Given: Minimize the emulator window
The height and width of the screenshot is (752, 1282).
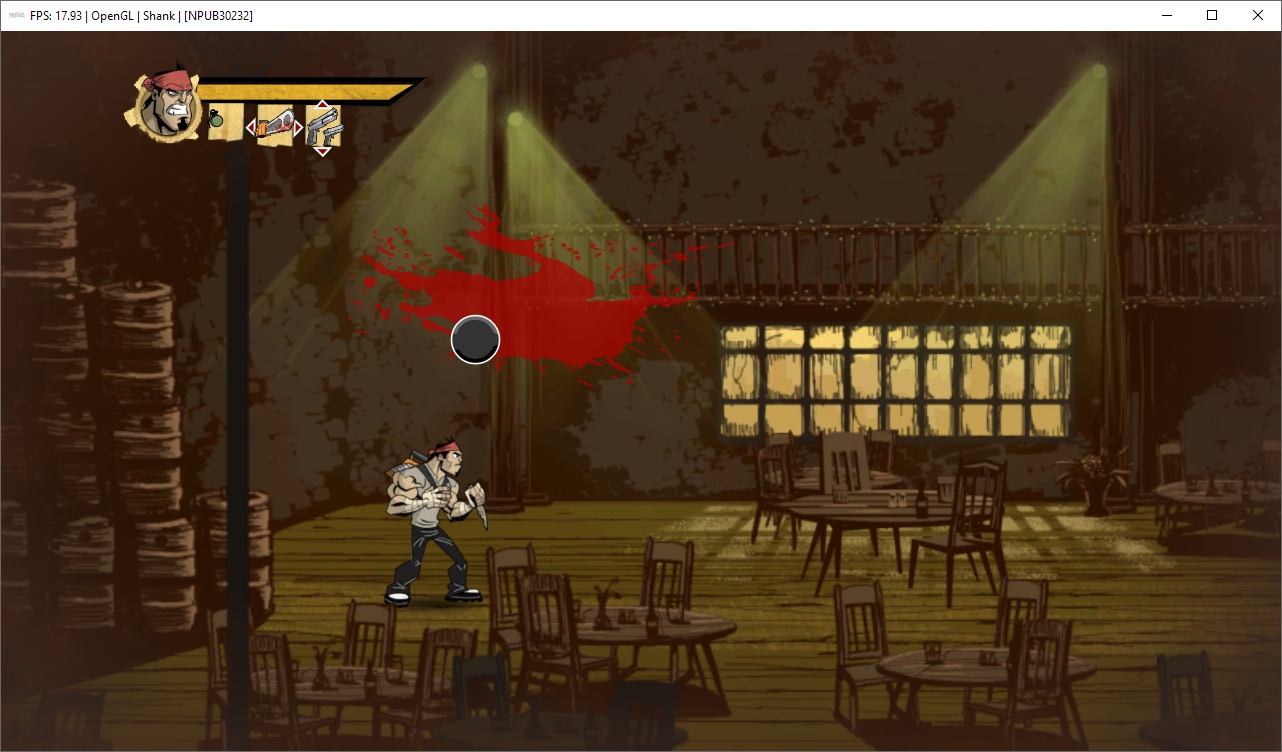Looking at the screenshot, I should tap(1166, 15).
